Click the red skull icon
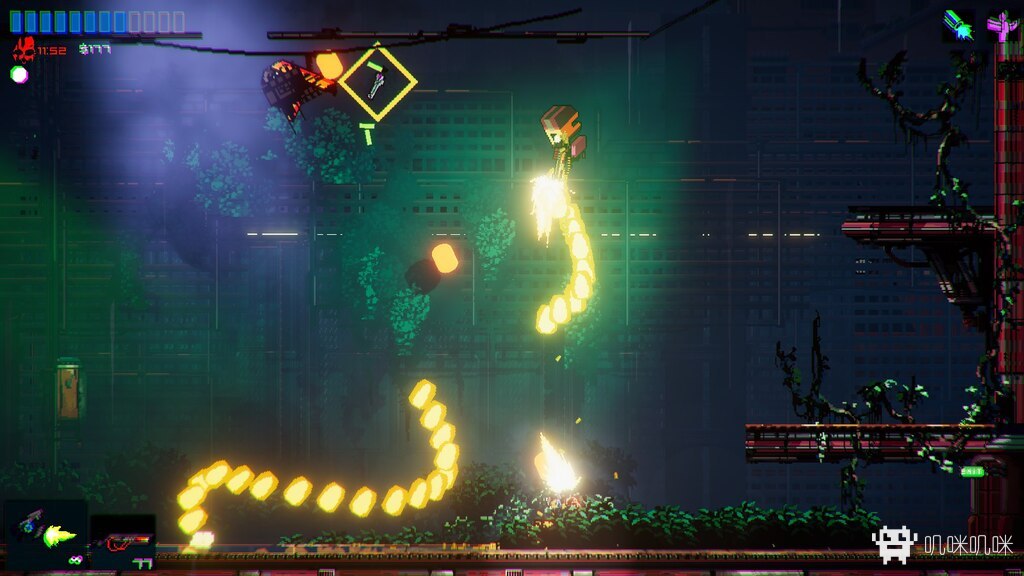 [x=23, y=49]
